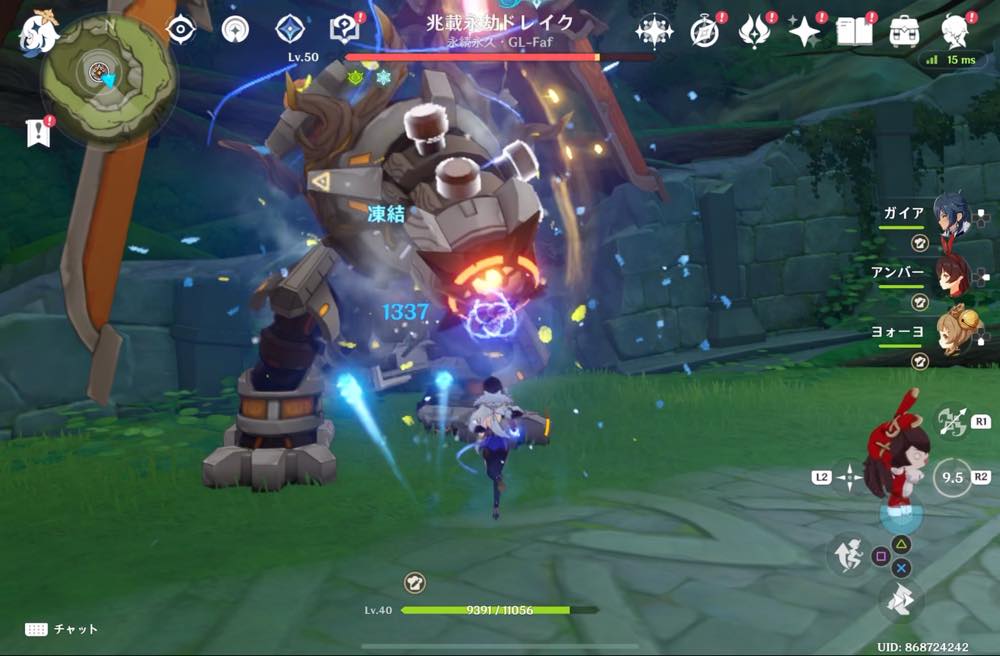Switch to party member ガイア
The image size is (1000, 656).
tap(950, 216)
